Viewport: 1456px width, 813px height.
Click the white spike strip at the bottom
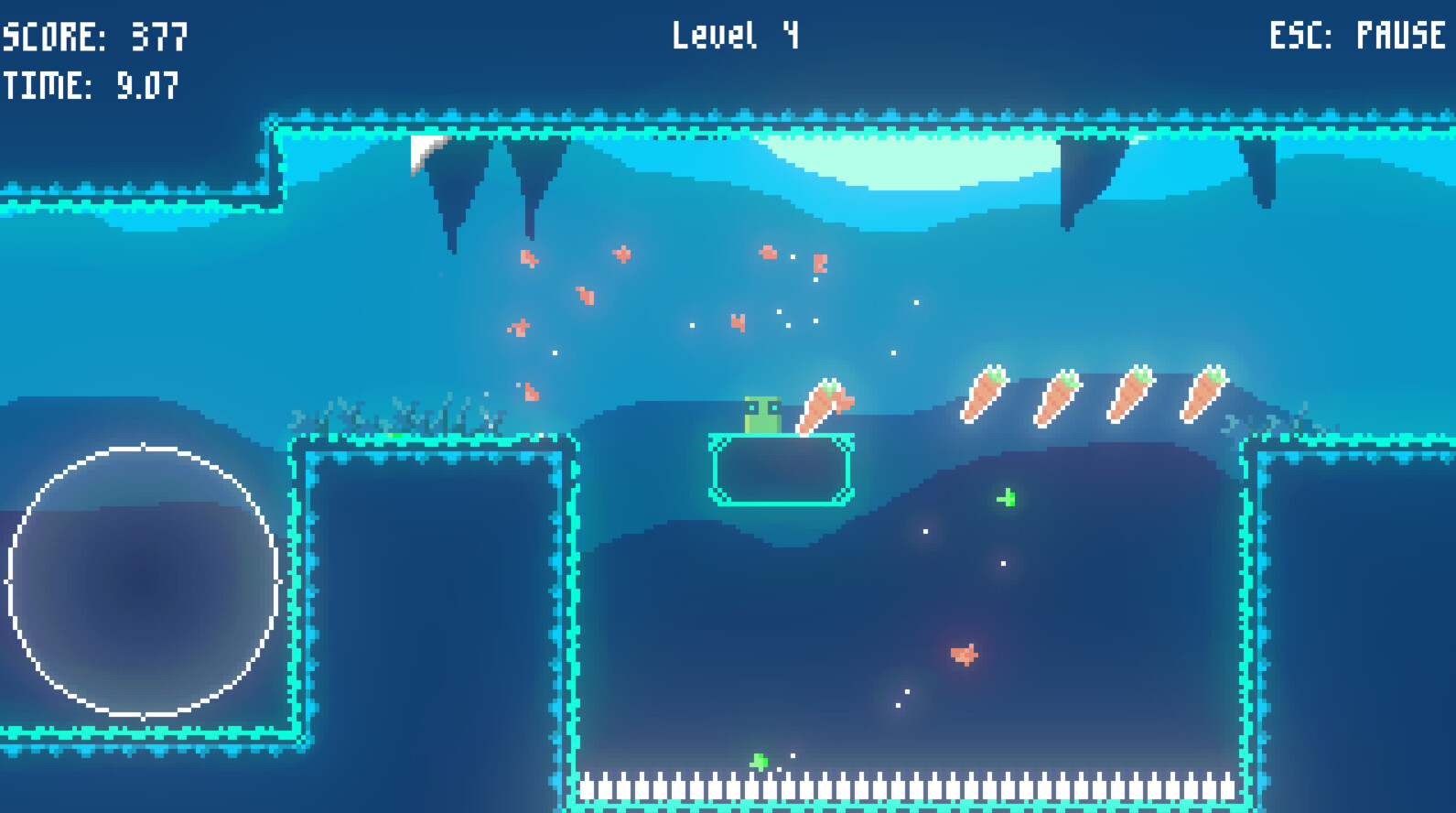(906, 789)
